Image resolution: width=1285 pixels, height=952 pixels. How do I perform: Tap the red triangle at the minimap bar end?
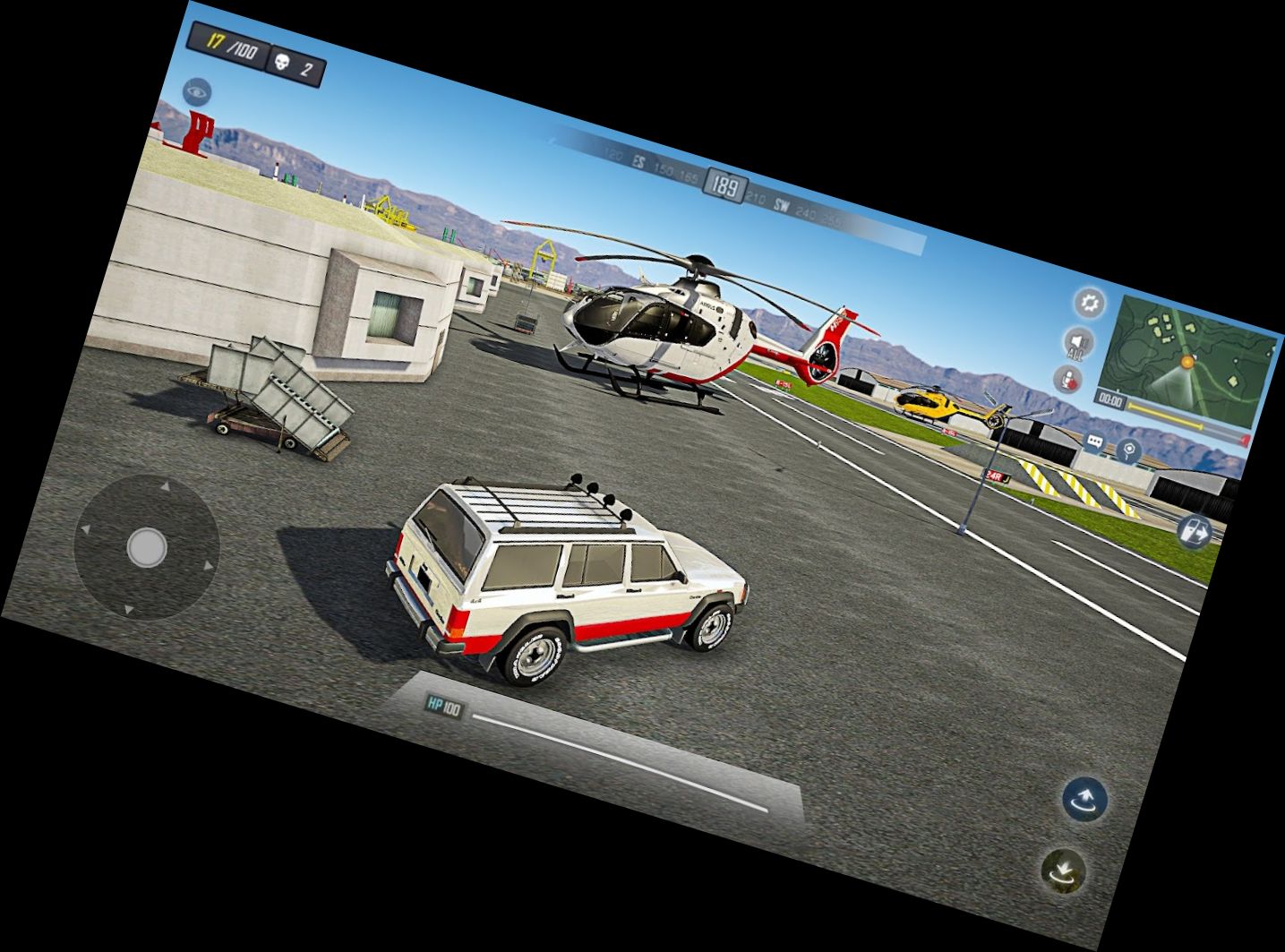click(x=1245, y=439)
